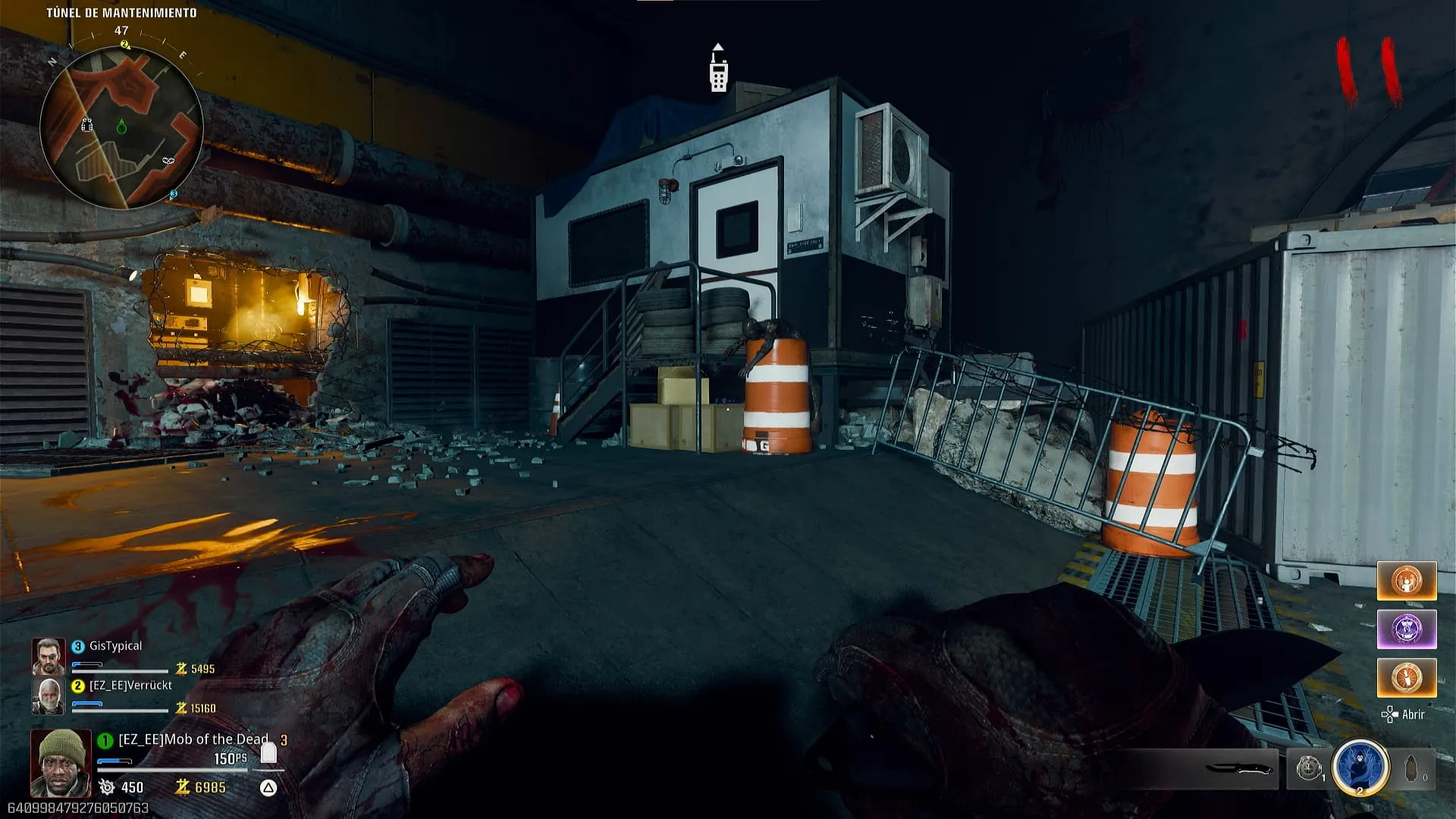Image resolution: width=1456 pixels, height=819 pixels.
Task: Use the purple gobblegum icon
Action: point(1407,629)
